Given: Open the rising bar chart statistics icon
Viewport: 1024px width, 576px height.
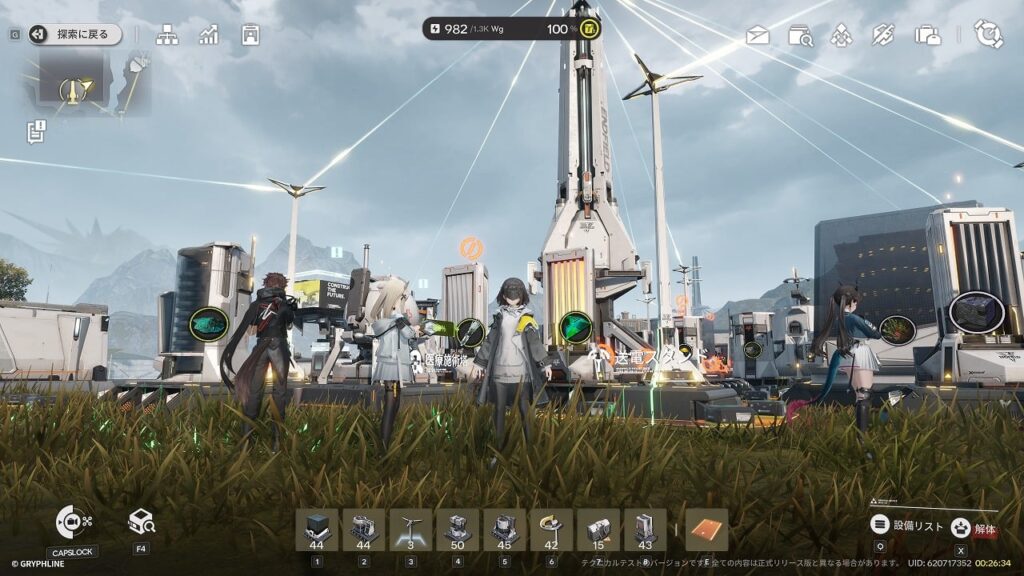Looking at the screenshot, I should tap(208, 35).
